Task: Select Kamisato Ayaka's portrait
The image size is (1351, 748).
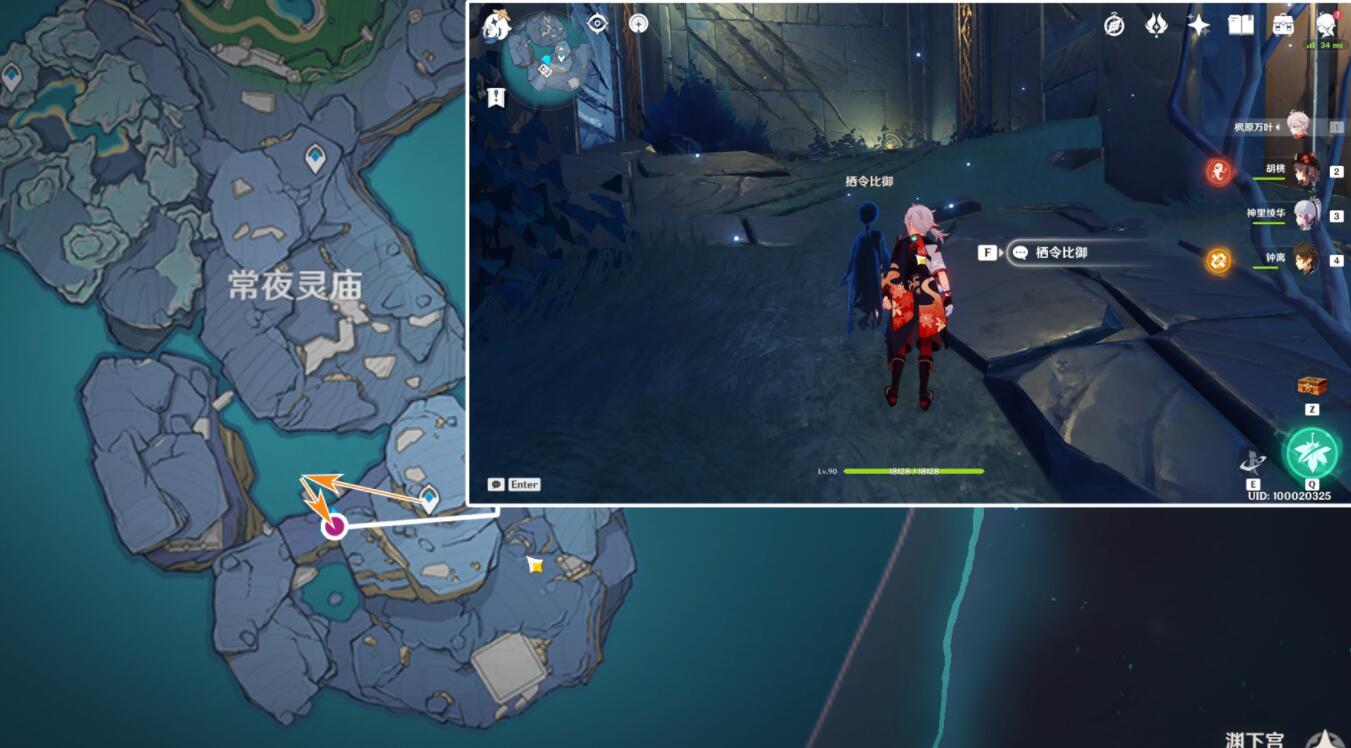Action: pos(1308,215)
